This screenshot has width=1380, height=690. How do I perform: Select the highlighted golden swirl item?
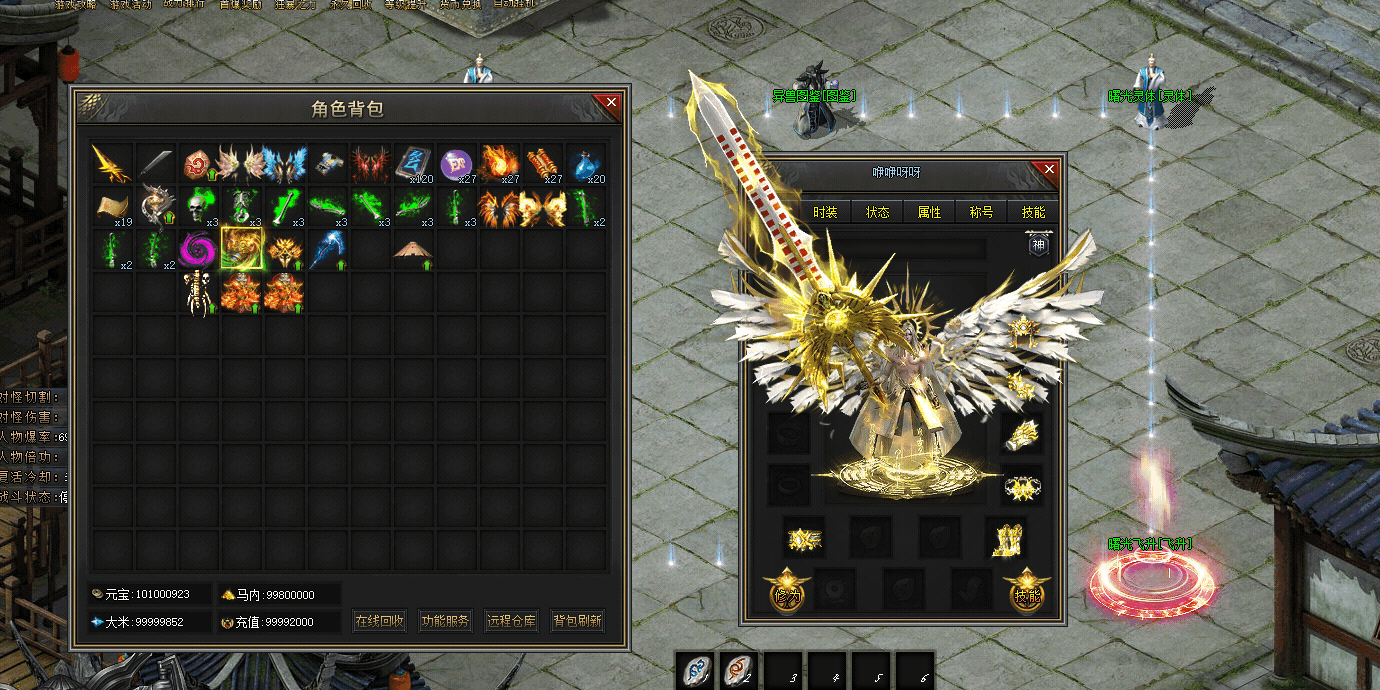coord(241,249)
